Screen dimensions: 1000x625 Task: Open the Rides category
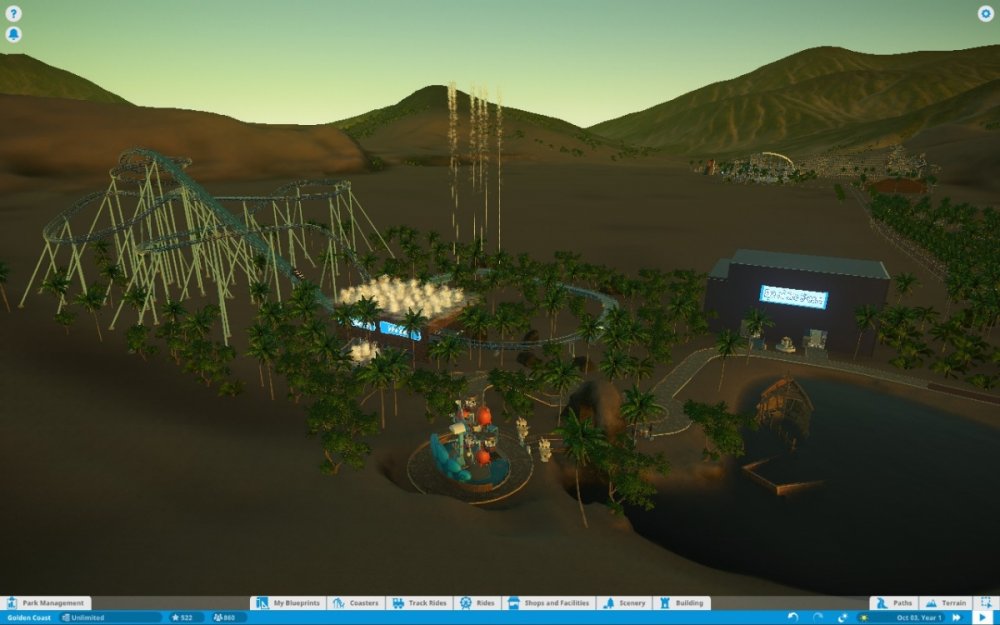point(478,603)
